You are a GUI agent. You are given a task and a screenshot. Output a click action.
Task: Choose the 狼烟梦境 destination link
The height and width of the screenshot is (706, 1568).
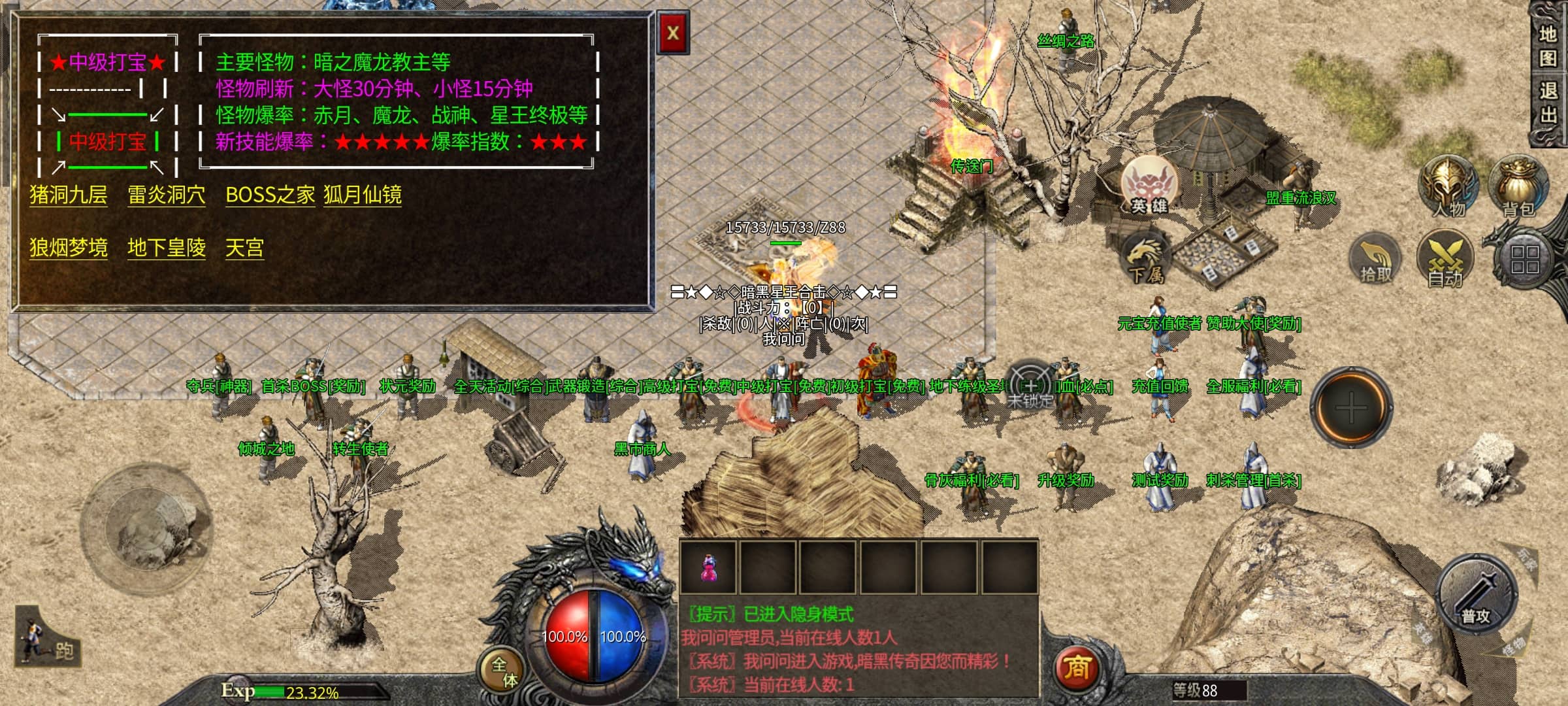click(x=68, y=248)
